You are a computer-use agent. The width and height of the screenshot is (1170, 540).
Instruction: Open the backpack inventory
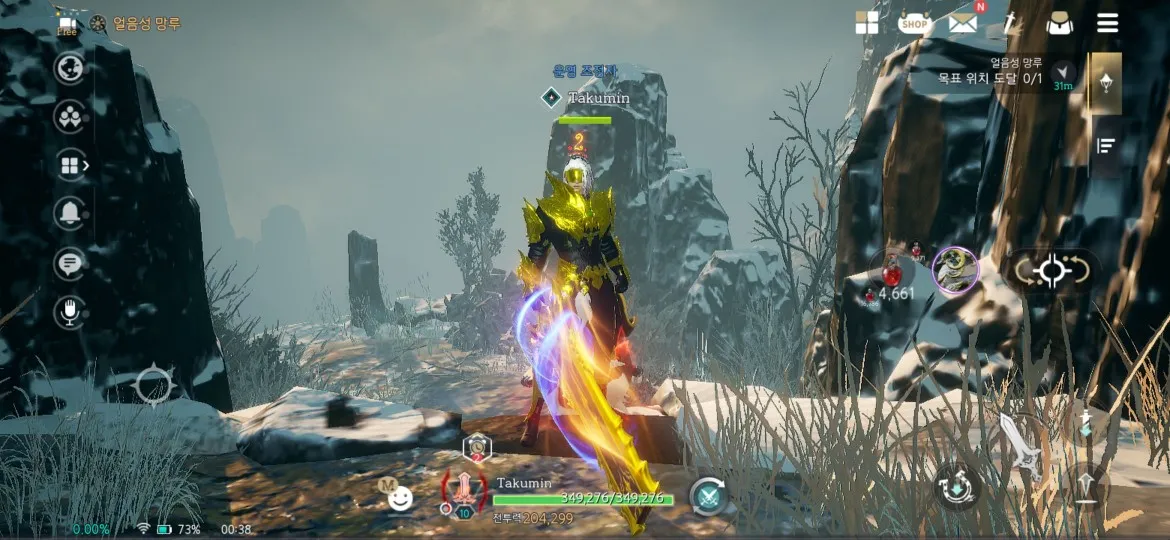(1059, 23)
